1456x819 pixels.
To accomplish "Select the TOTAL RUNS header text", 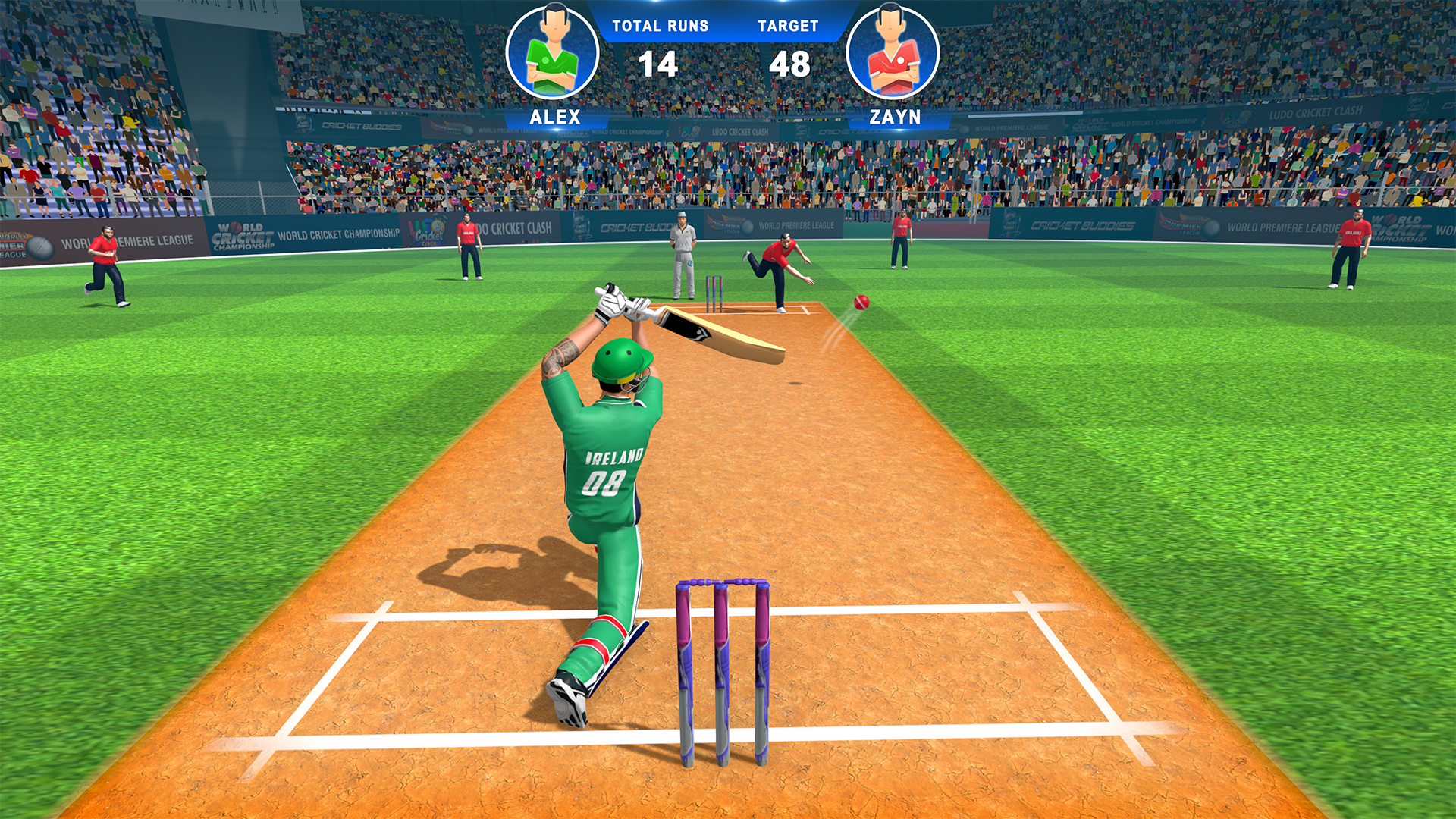I will 660,25.
